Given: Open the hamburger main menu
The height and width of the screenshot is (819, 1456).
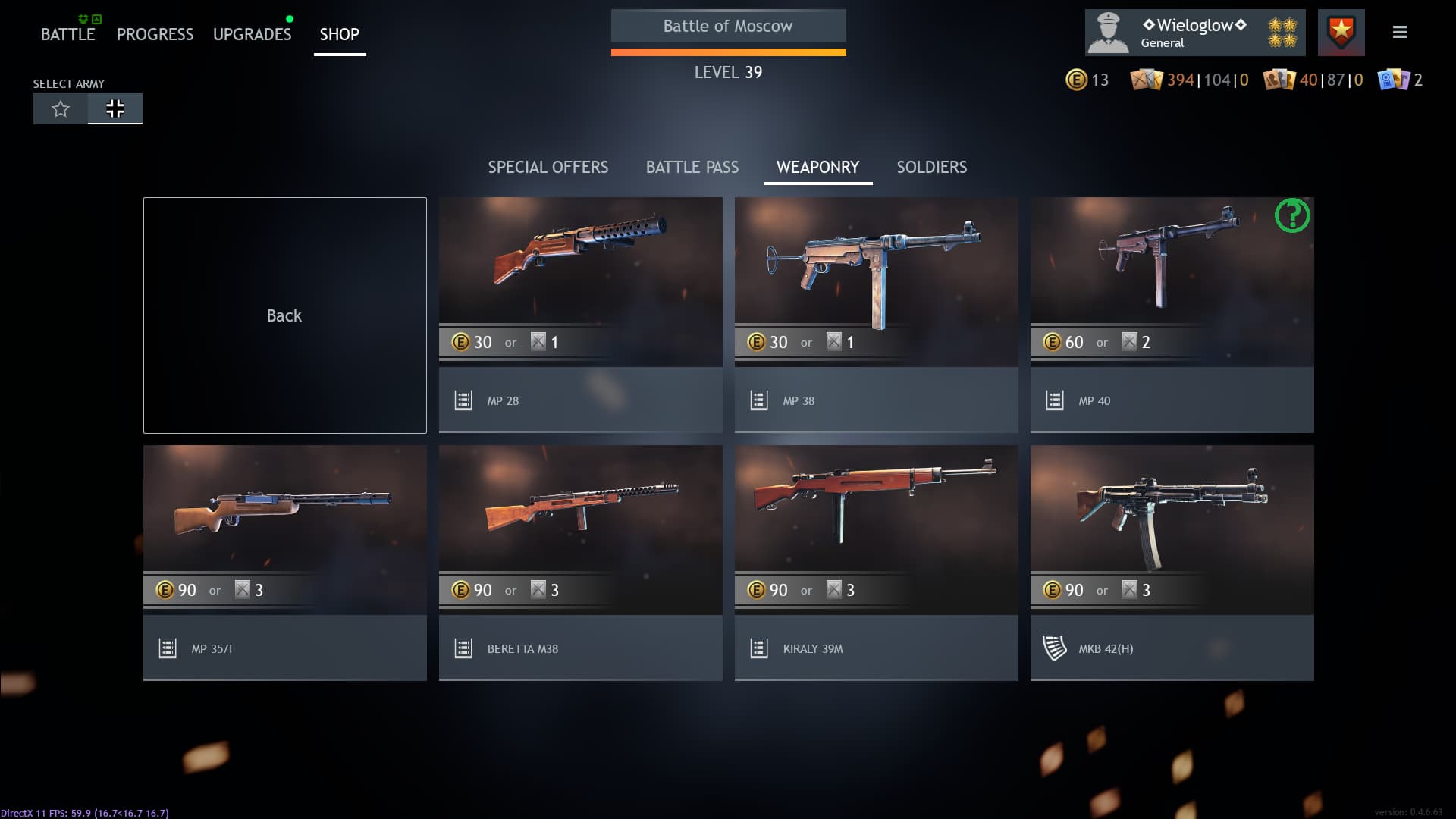Looking at the screenshot, I should [1400, 32].
